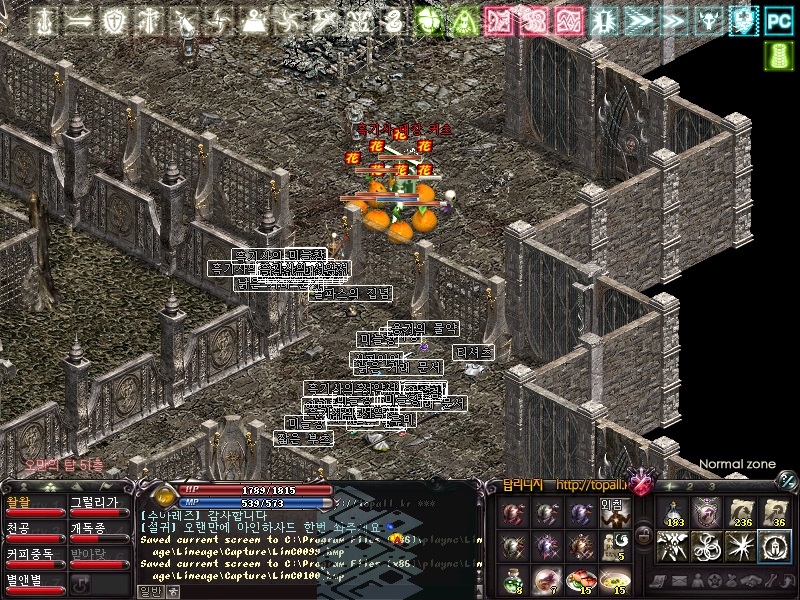This screenshot has height=600, width=800.
Task: Use the grilled meat dish item
Action: (x=581, y=578)
